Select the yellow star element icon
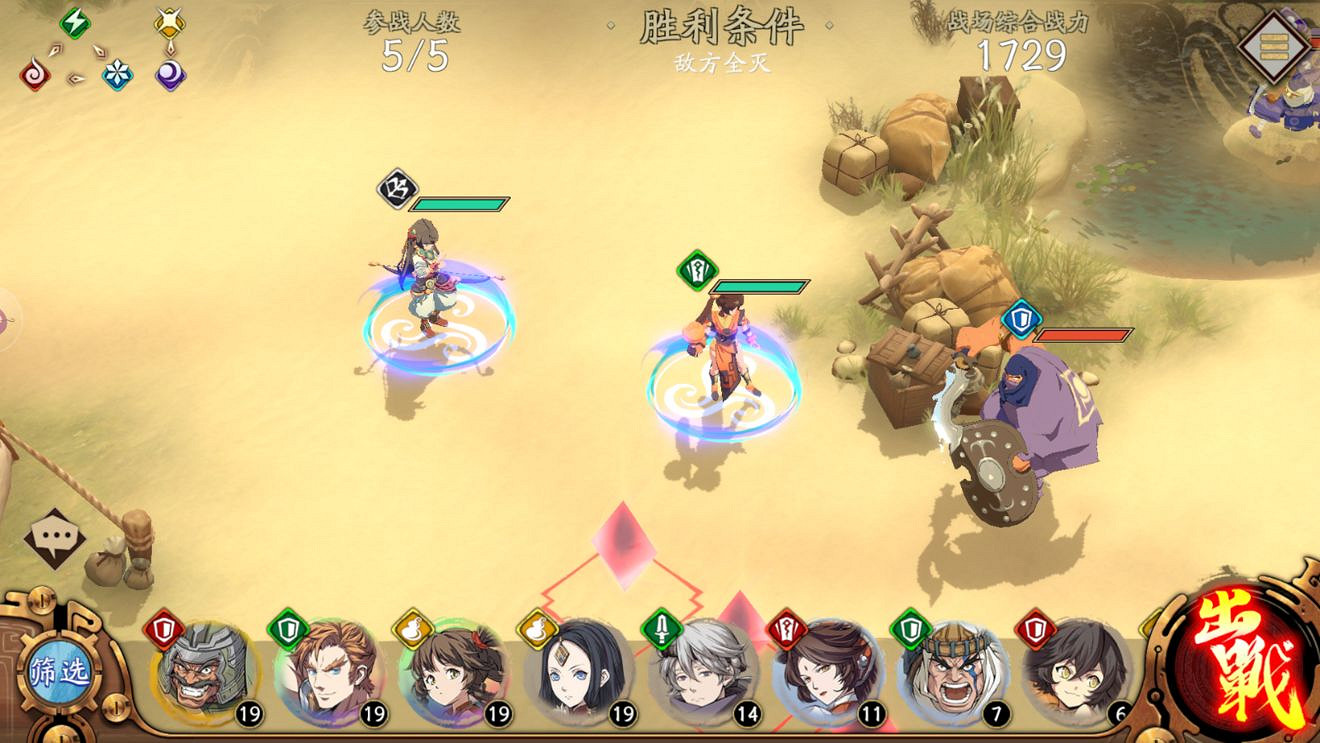The height and width of the screenshot is (743, 1320). (170, 21)
